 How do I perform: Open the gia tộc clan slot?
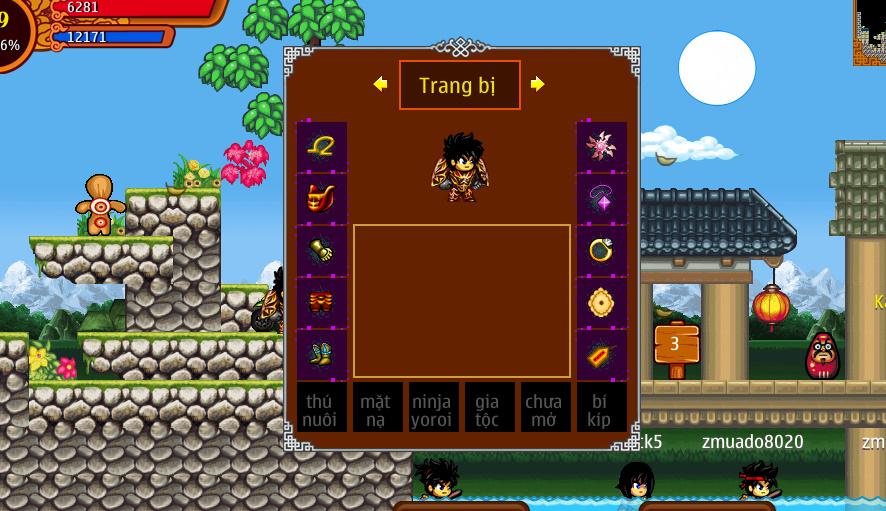[x=489, y=408]
